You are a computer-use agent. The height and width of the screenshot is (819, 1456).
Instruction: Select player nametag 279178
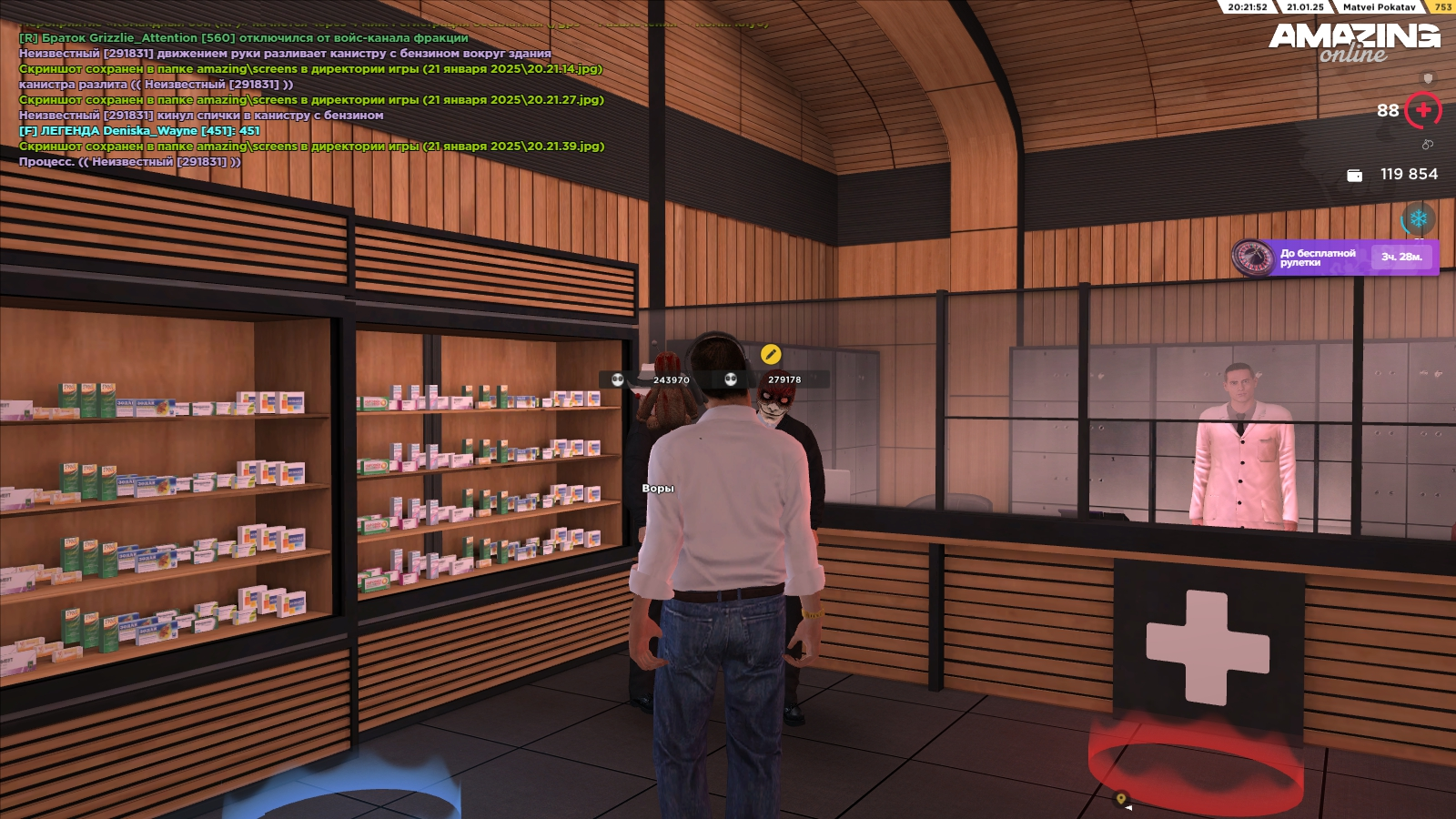pyautogui.click(x=784, y=380)
